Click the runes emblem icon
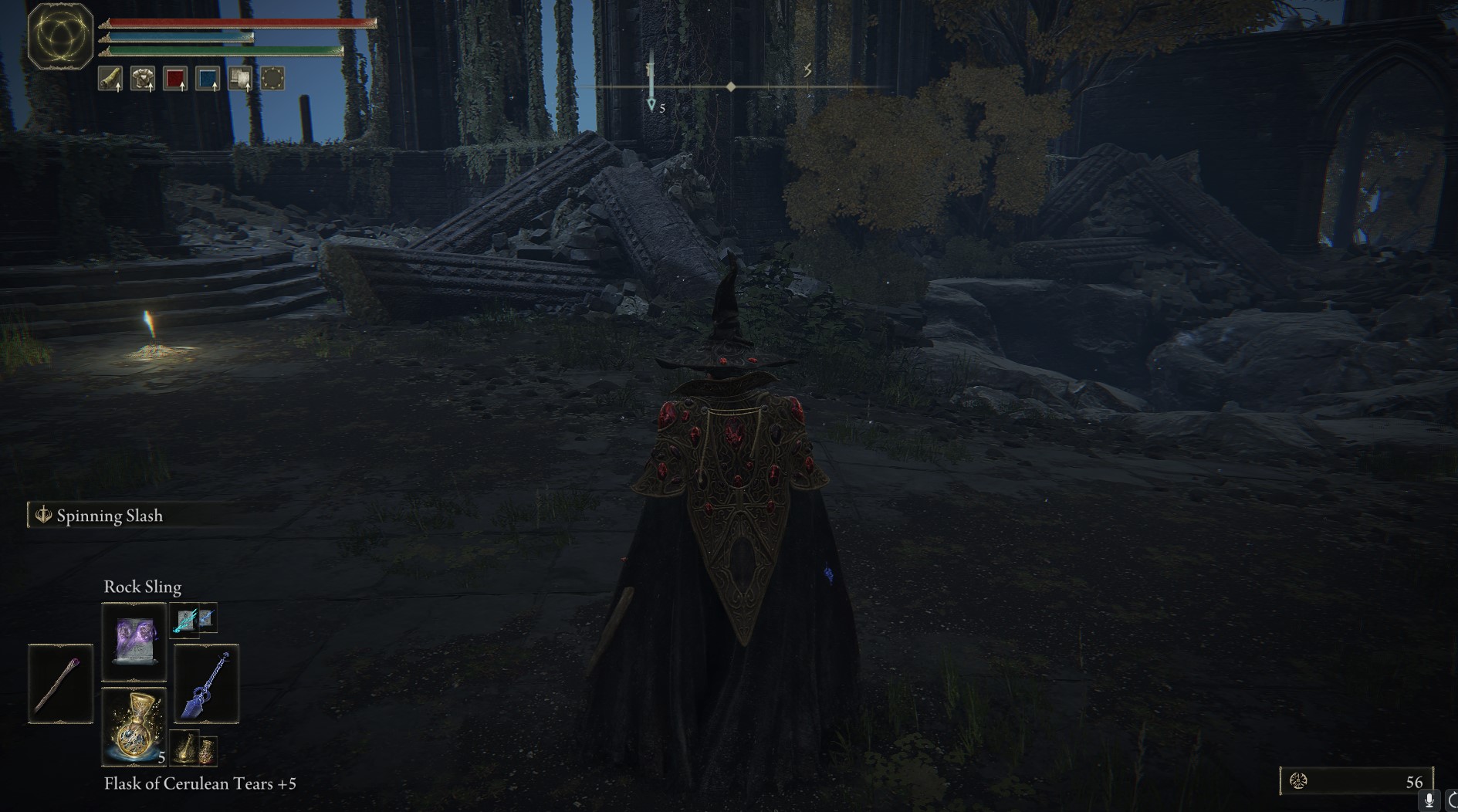This screenshot has width=1458, height=812. 1298,781
